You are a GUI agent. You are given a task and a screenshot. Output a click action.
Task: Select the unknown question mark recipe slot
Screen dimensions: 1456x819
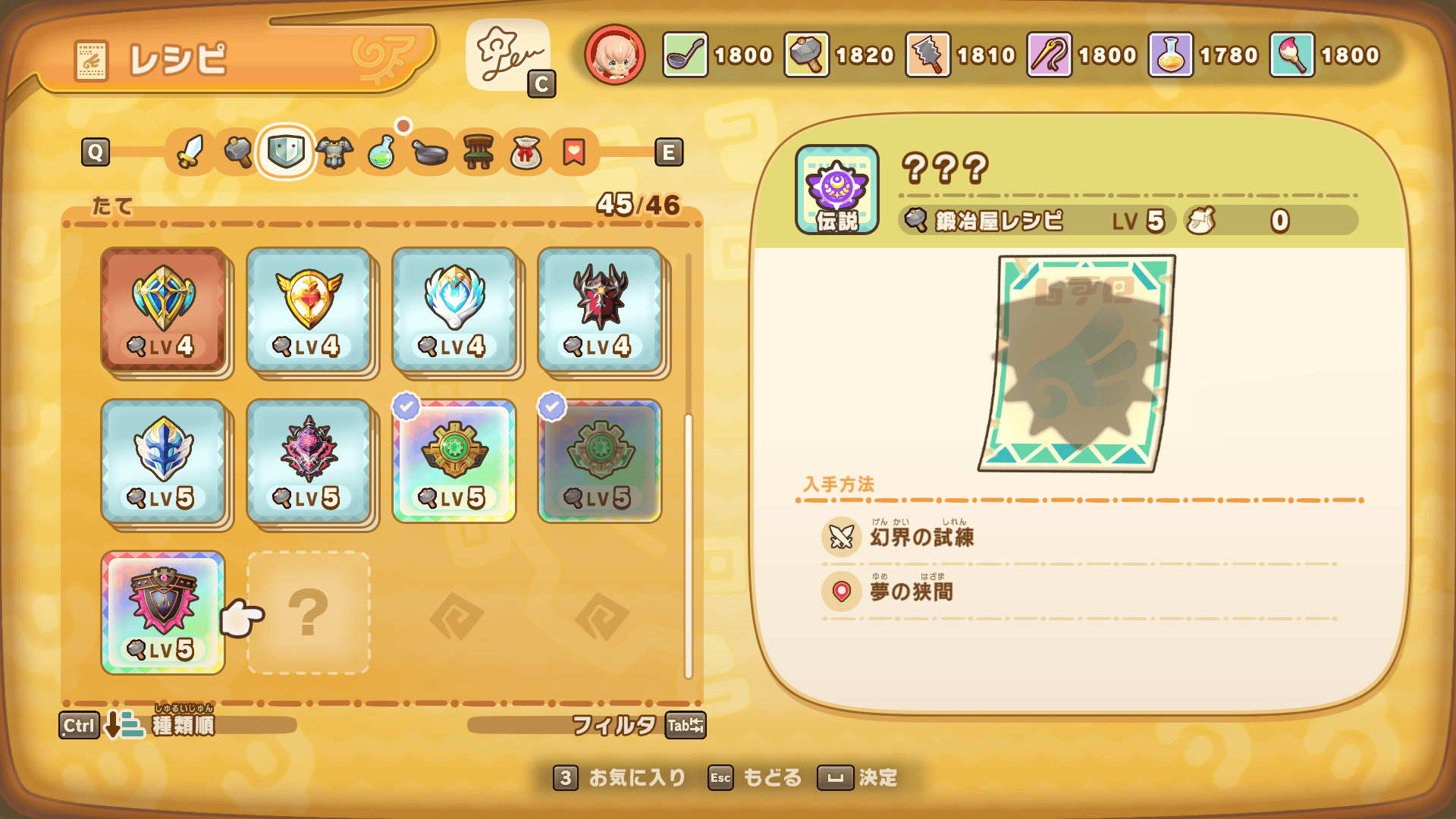[309, 613]
